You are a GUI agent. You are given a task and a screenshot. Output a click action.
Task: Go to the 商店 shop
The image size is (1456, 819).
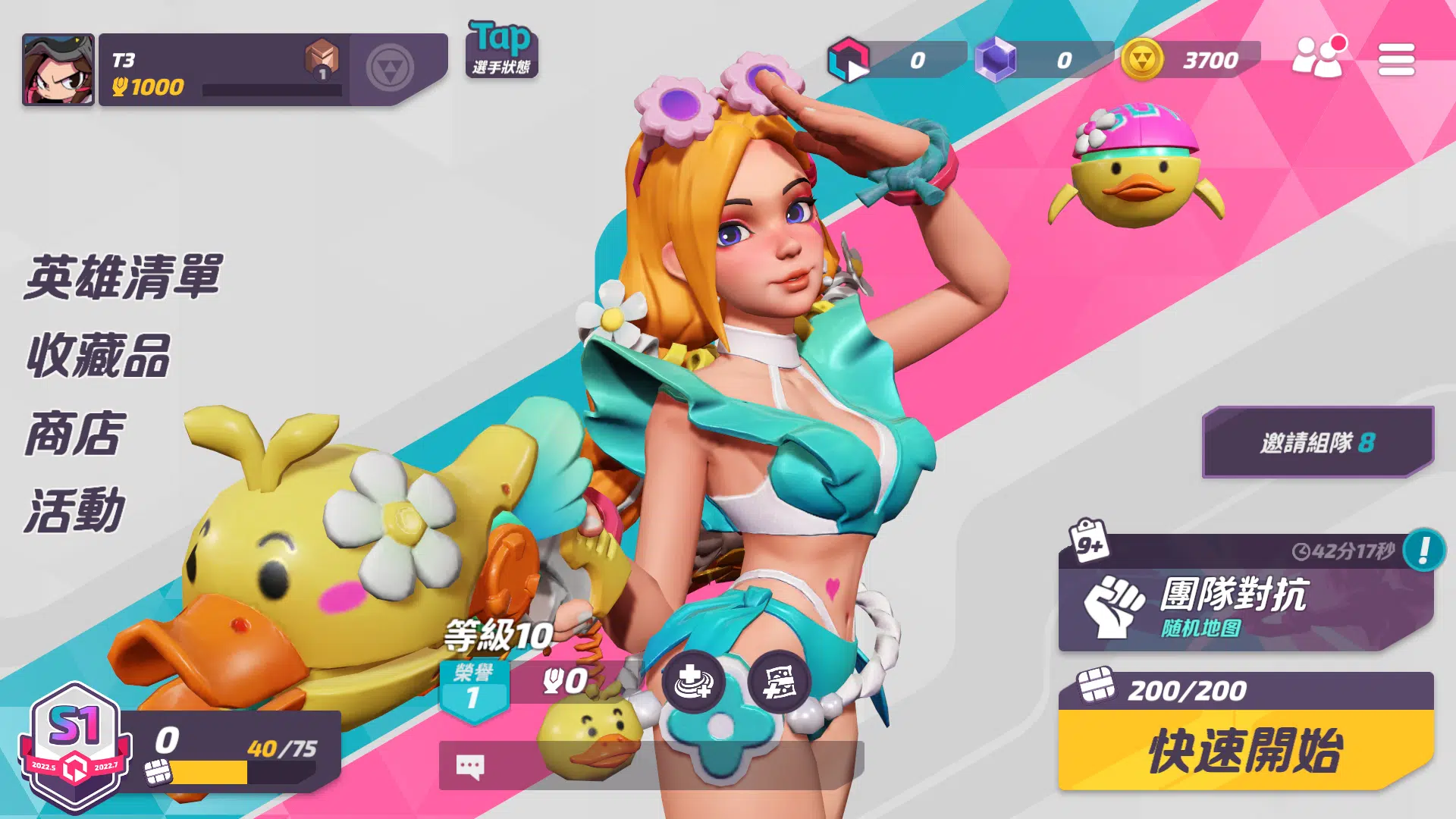tap(74, 434)
